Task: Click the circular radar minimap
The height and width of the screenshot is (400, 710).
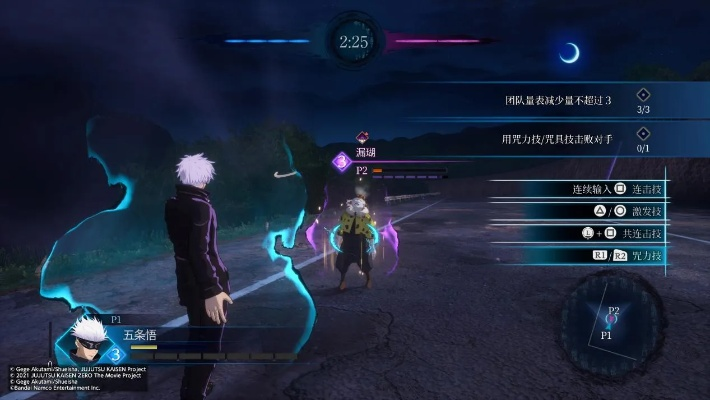Action: pos(612,322)
